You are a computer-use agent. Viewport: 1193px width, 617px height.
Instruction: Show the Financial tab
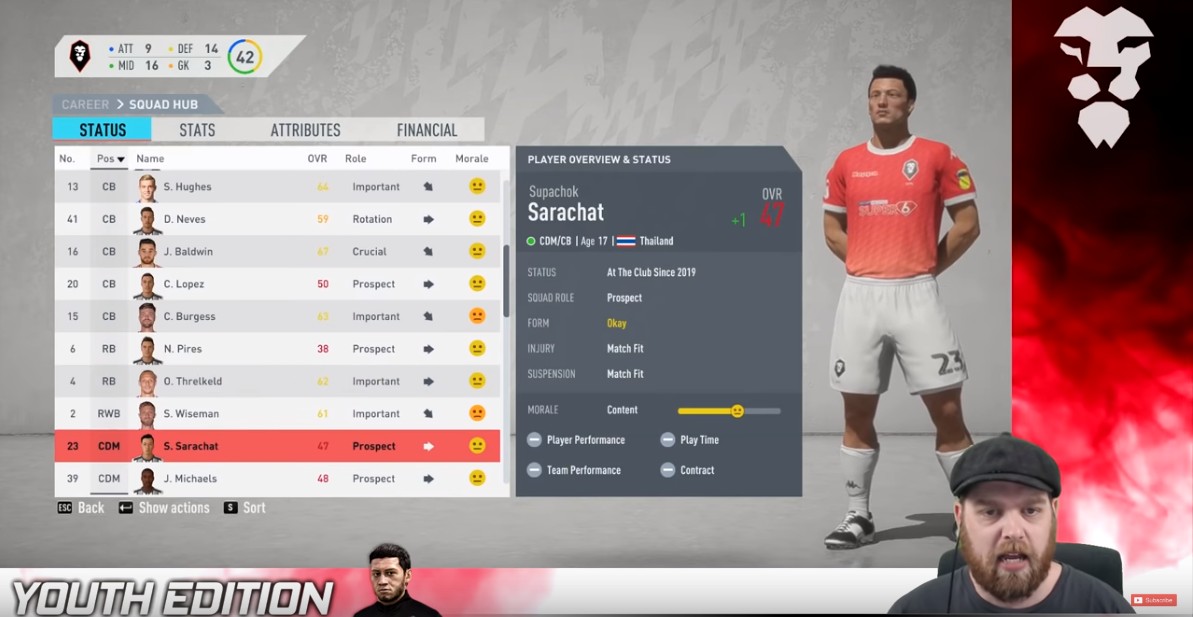426,130
